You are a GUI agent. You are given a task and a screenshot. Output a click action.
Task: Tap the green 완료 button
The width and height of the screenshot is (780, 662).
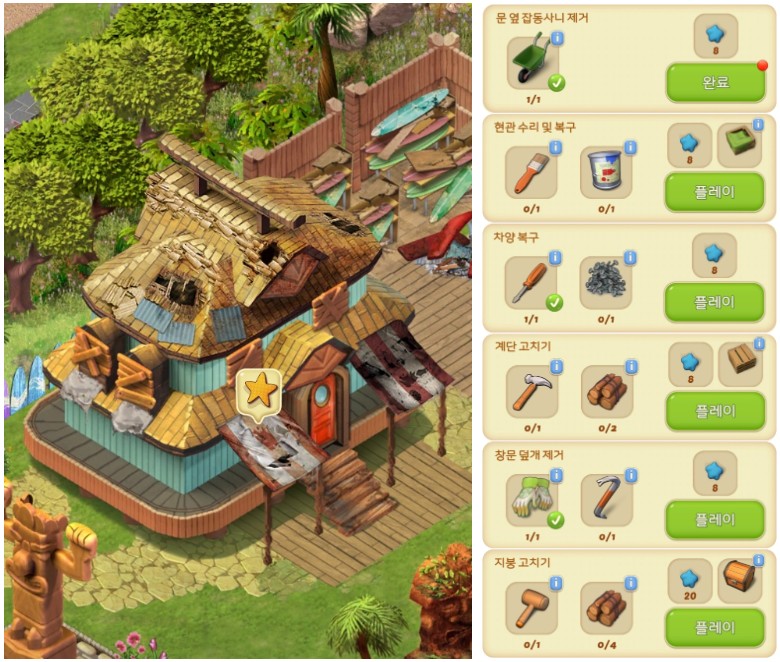tap(715, 82)
